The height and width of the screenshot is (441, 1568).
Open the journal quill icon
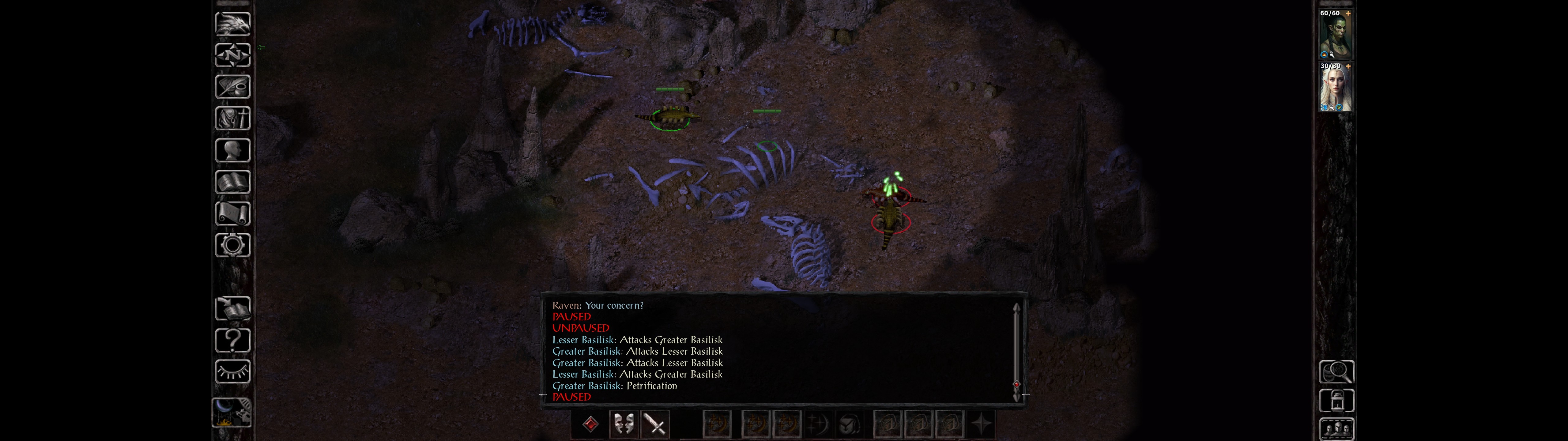click(x=232, y=87)
